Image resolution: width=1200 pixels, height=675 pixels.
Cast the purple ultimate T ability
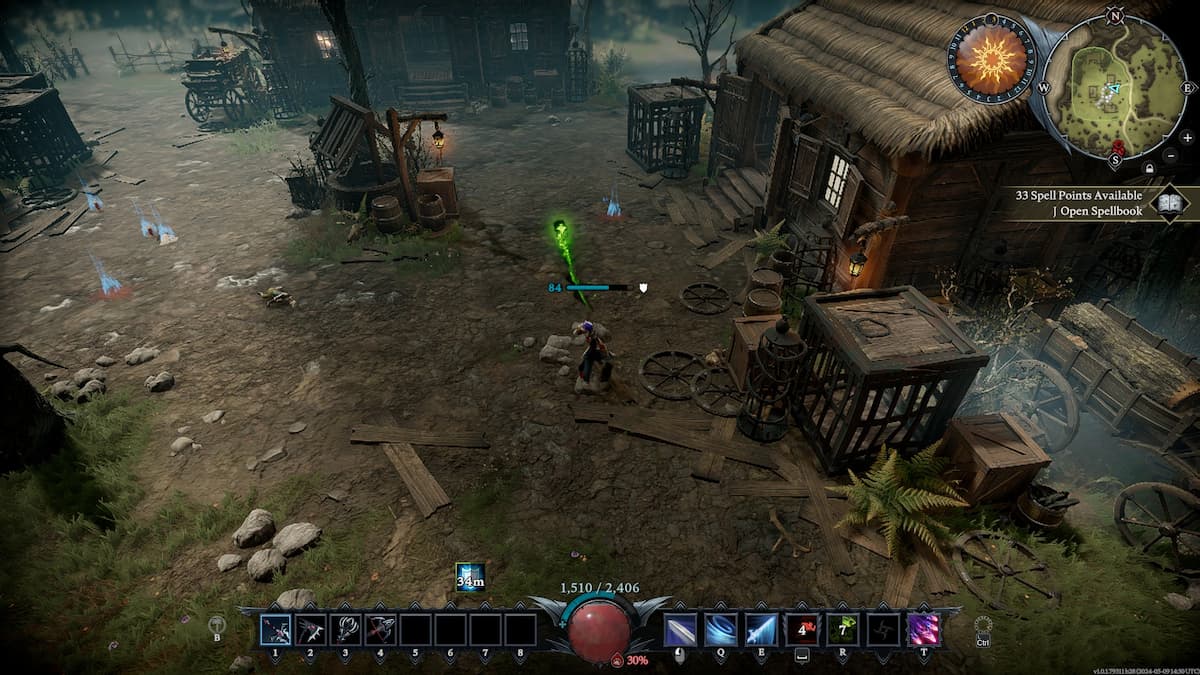[x=922, y=630]
